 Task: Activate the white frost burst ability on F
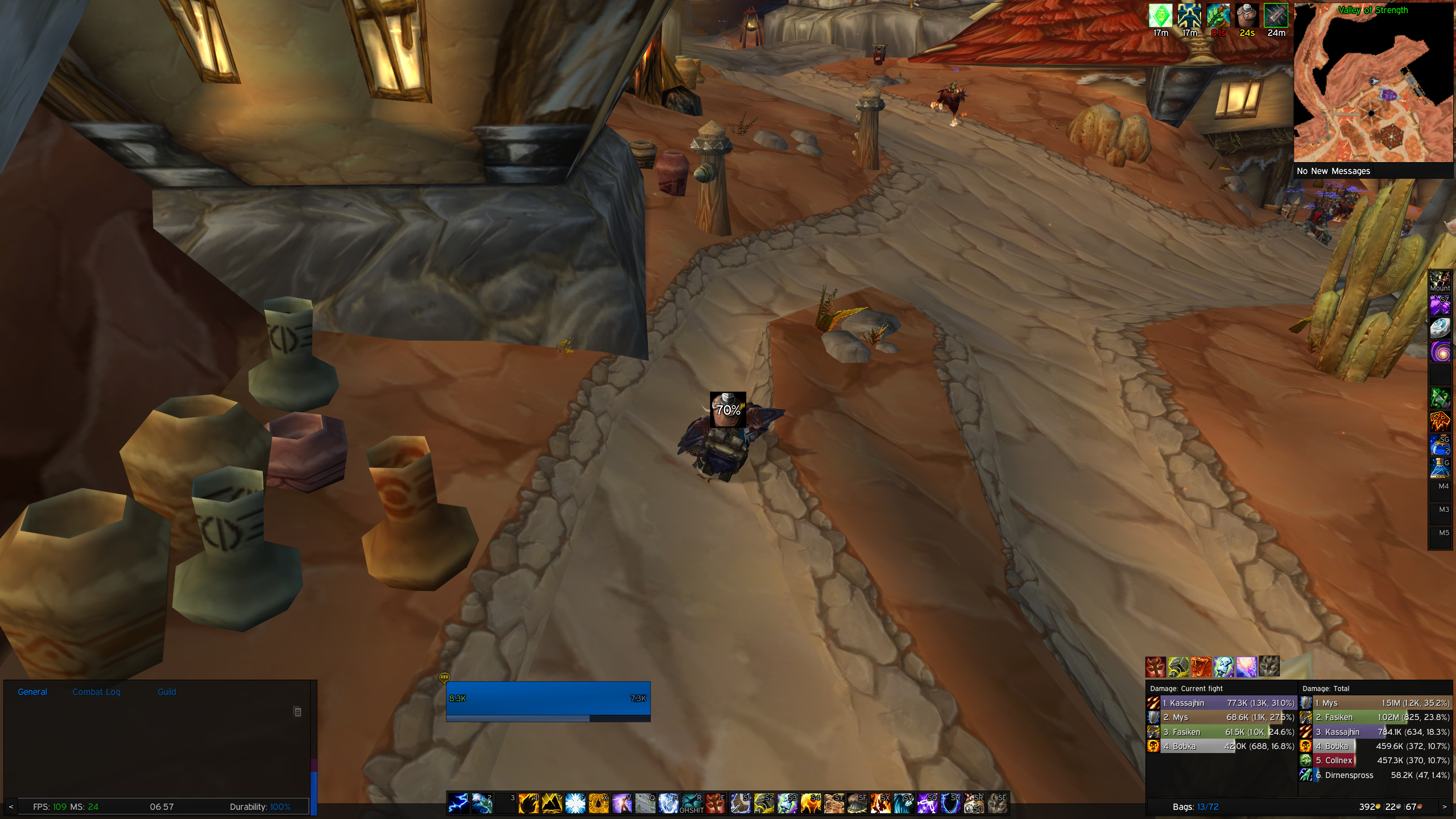[575, 804]
